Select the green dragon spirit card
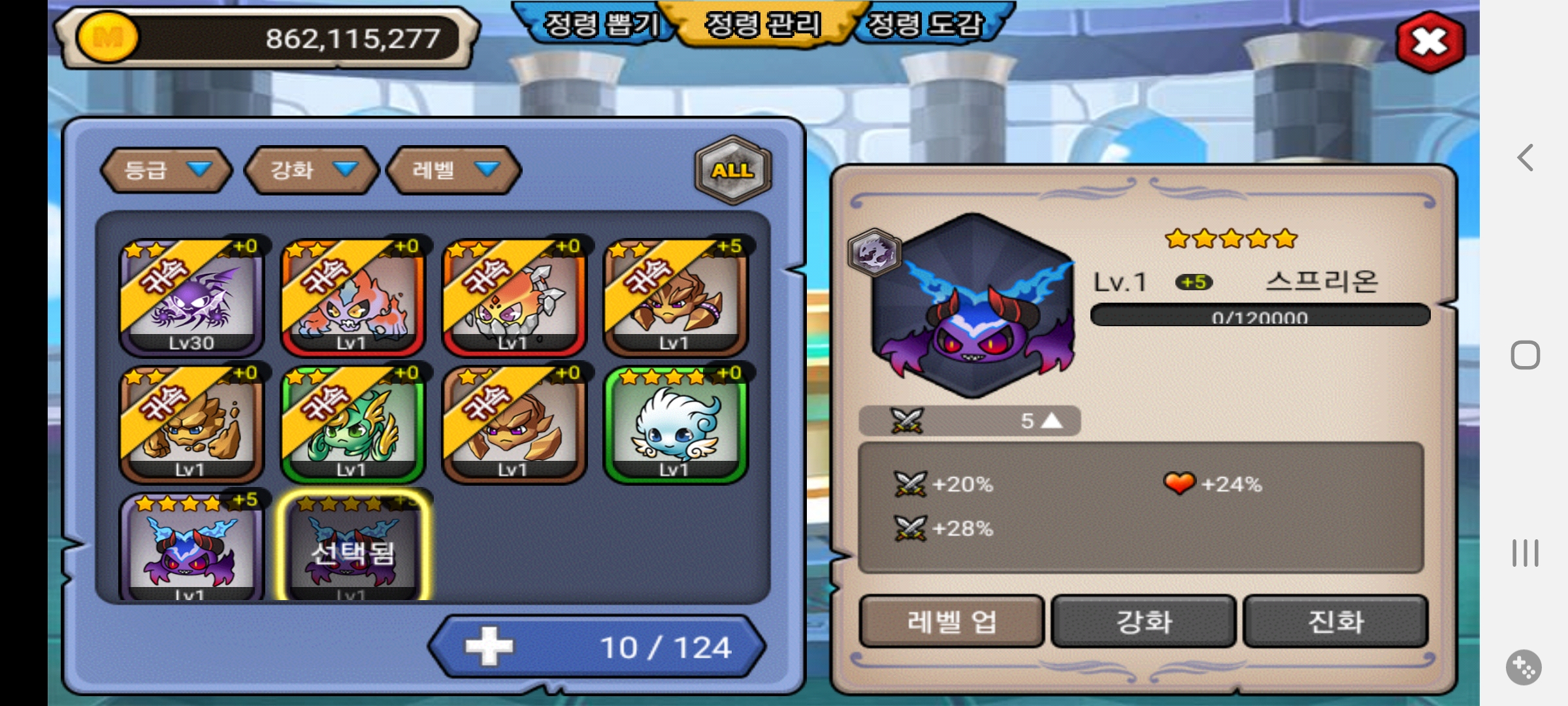Viewport: 1568px width, 706px height. (352, 425)
